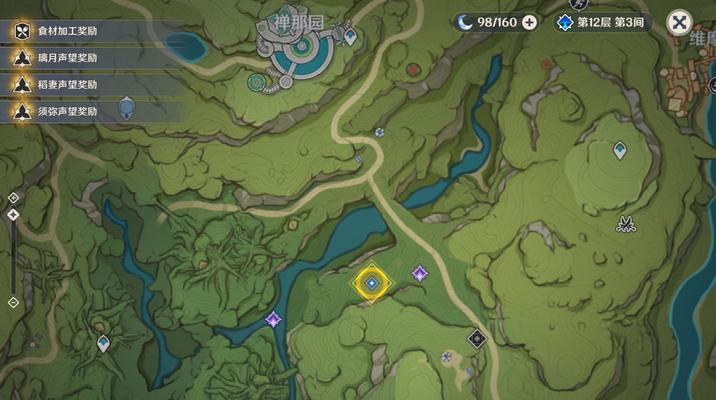Click the zoom-in icon atop the slider
Screen dimensions: 716x400
[13, 198]
